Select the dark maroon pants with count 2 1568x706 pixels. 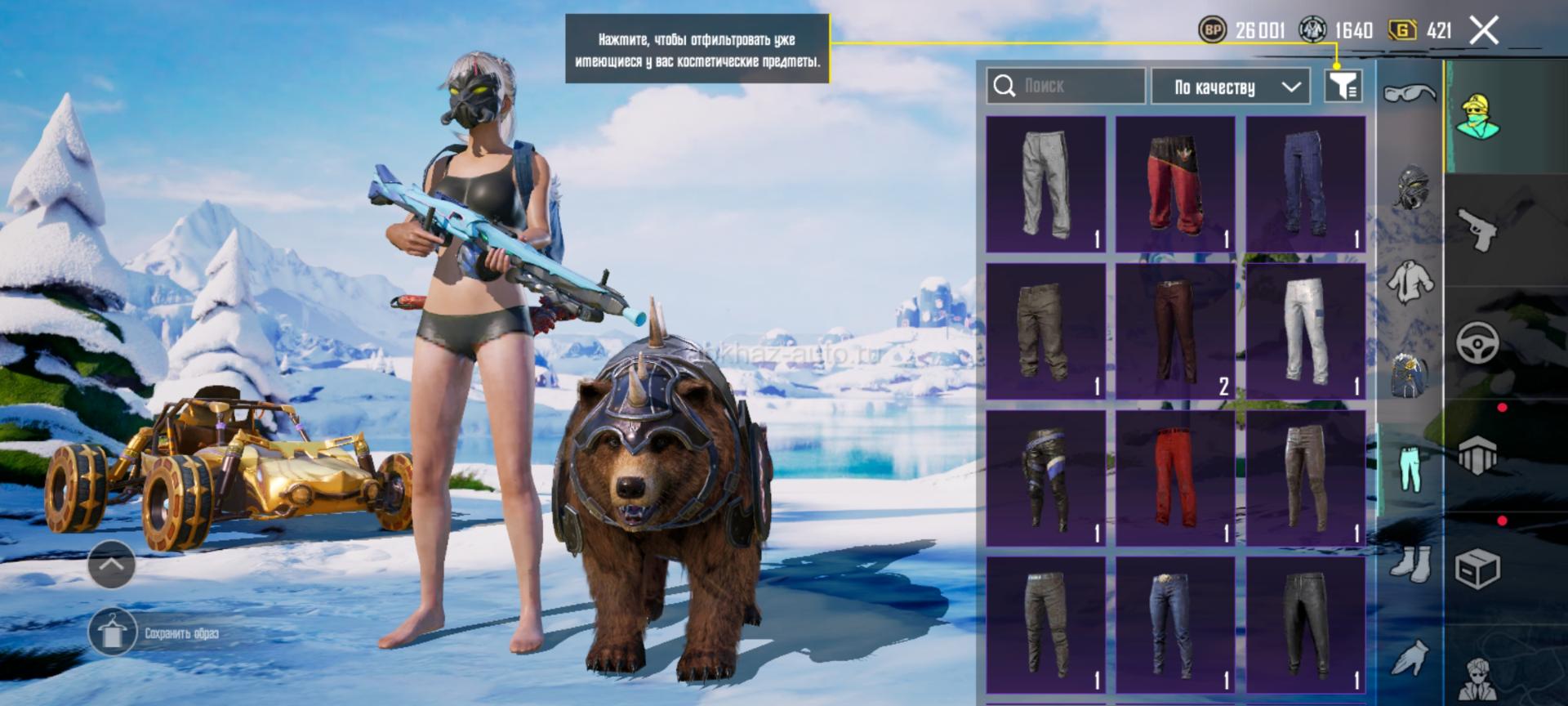1175,332
